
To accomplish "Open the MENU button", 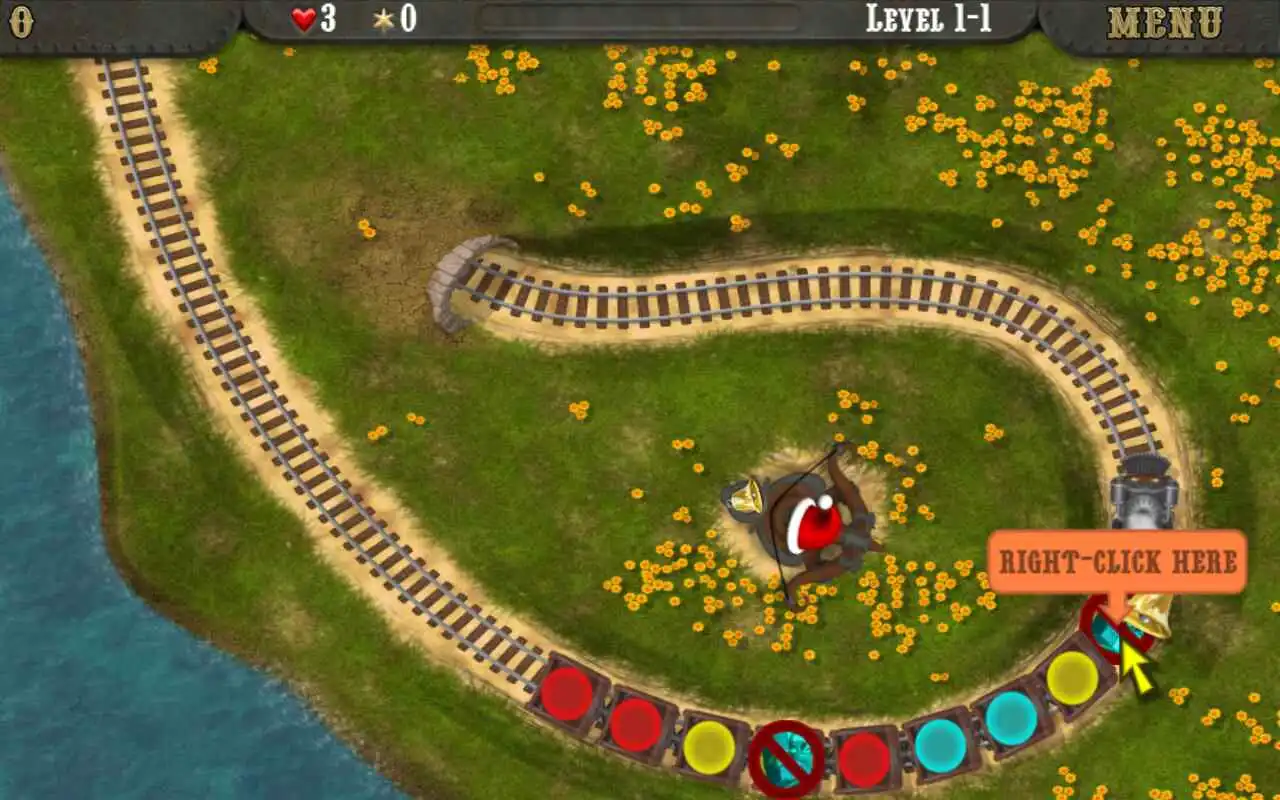I will (1165, 22).
